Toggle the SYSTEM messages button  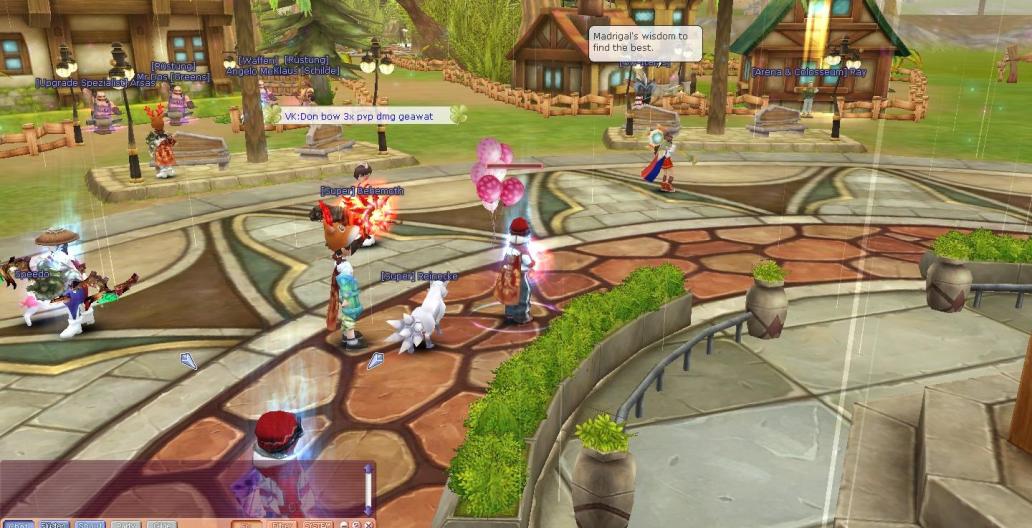(x=317, y=525)
